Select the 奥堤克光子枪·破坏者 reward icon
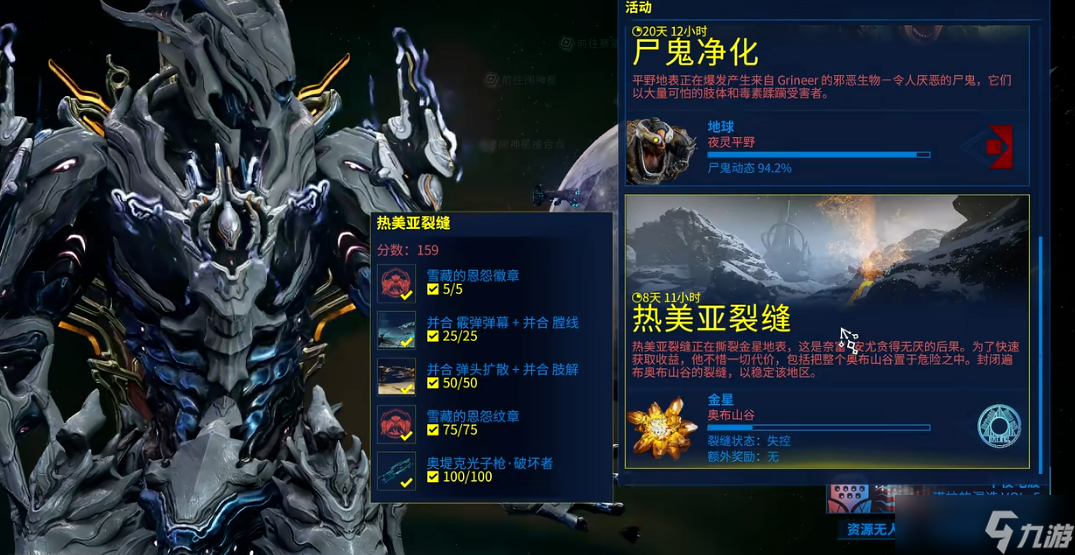Screen dimensions: 1075x555 coord(397,470)
